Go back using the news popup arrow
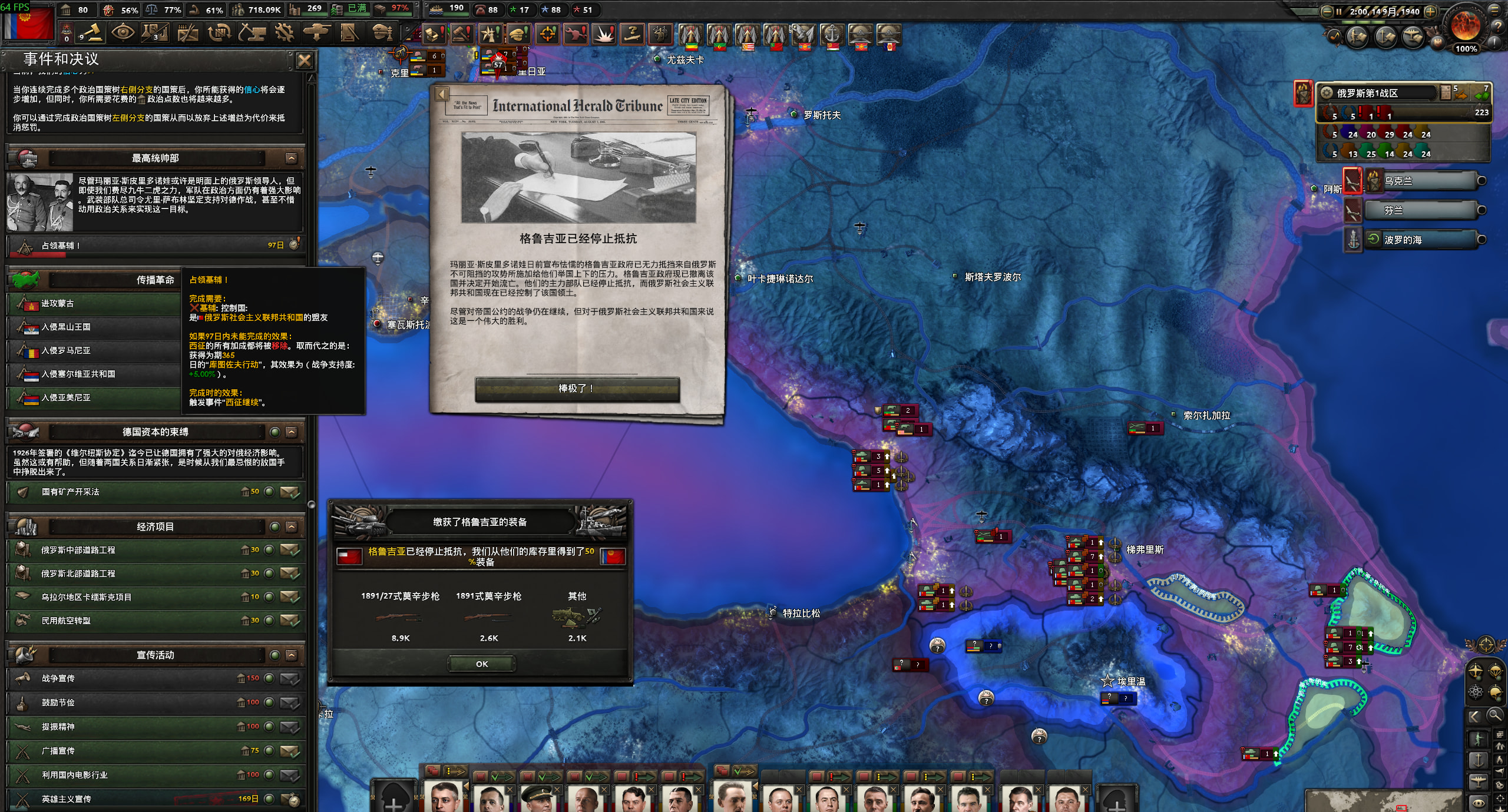Viewport: 1508px width, 812px height. click(x=442, y=94)
